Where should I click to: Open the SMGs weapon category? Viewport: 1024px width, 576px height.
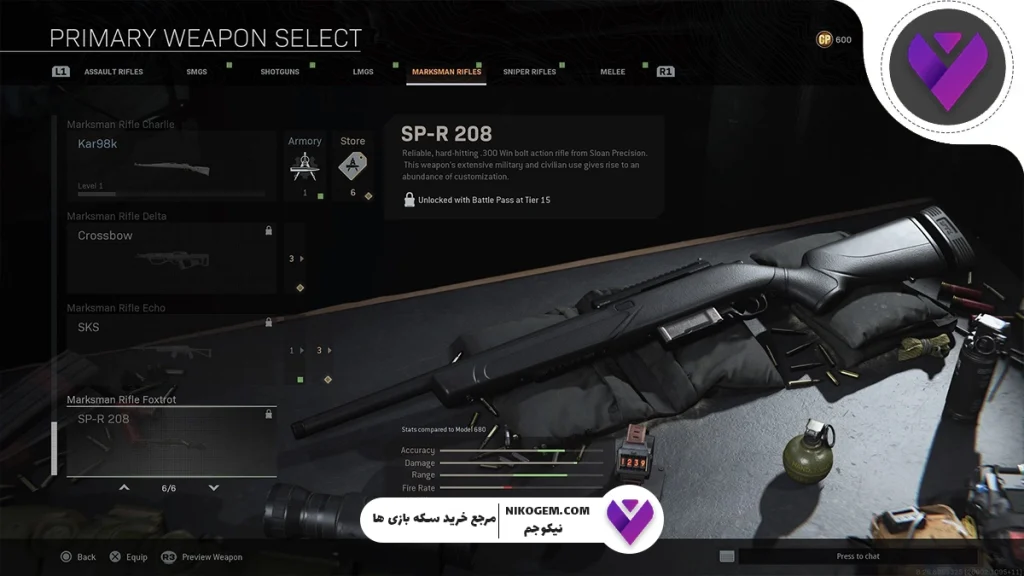(197, 72)
